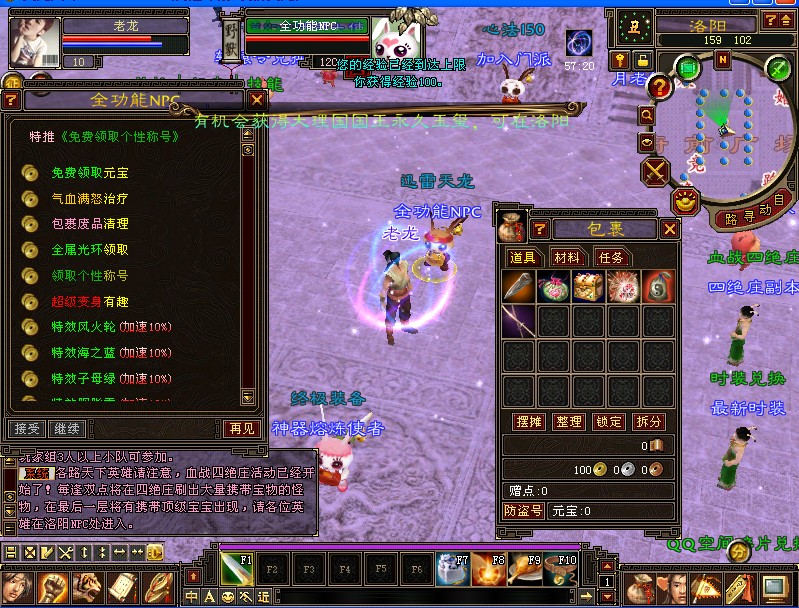The width and height of the screenshot is (799, 608).
Task: Pick 包裹废品清理 option
Action: (x=89, y=224)
